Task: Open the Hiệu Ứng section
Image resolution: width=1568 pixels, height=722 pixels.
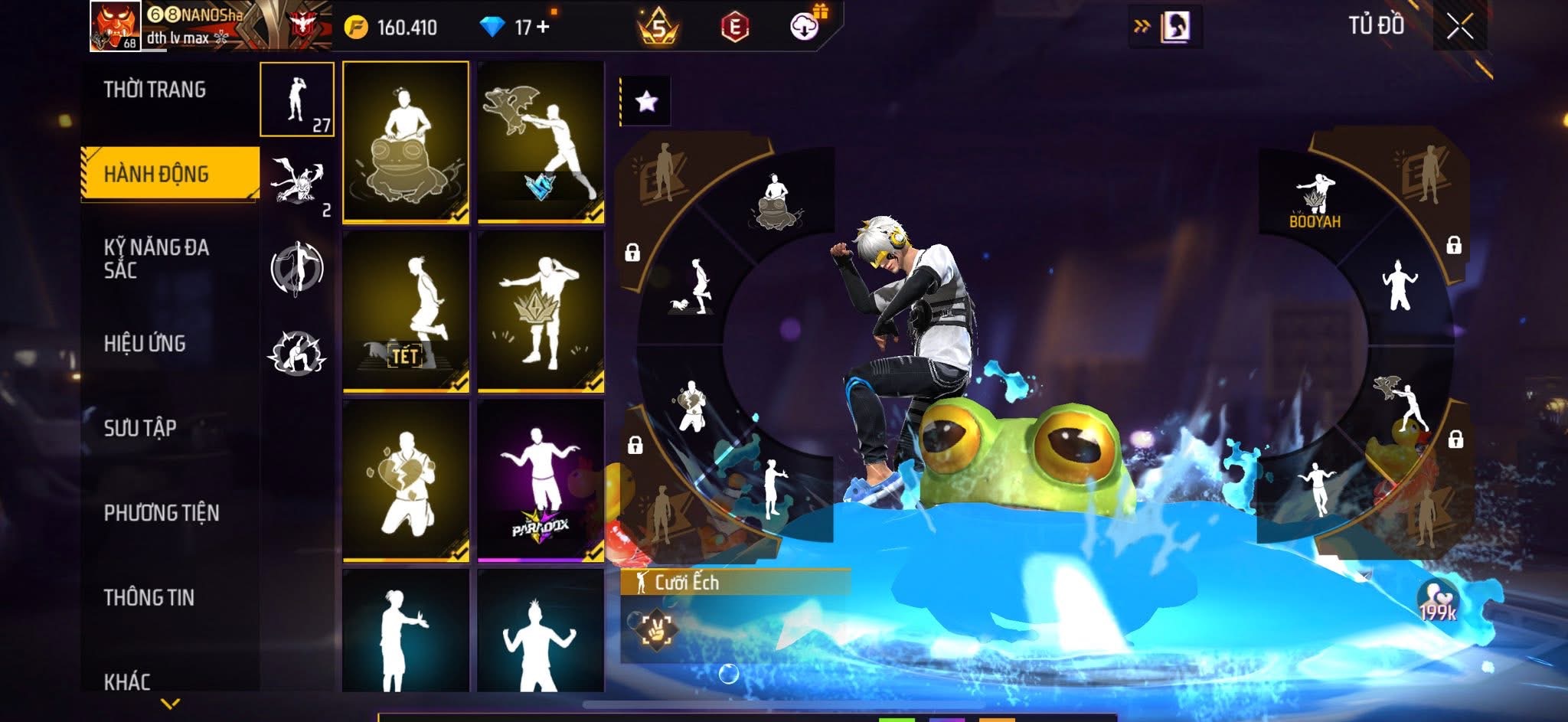Action: click(x=145, y=343)
